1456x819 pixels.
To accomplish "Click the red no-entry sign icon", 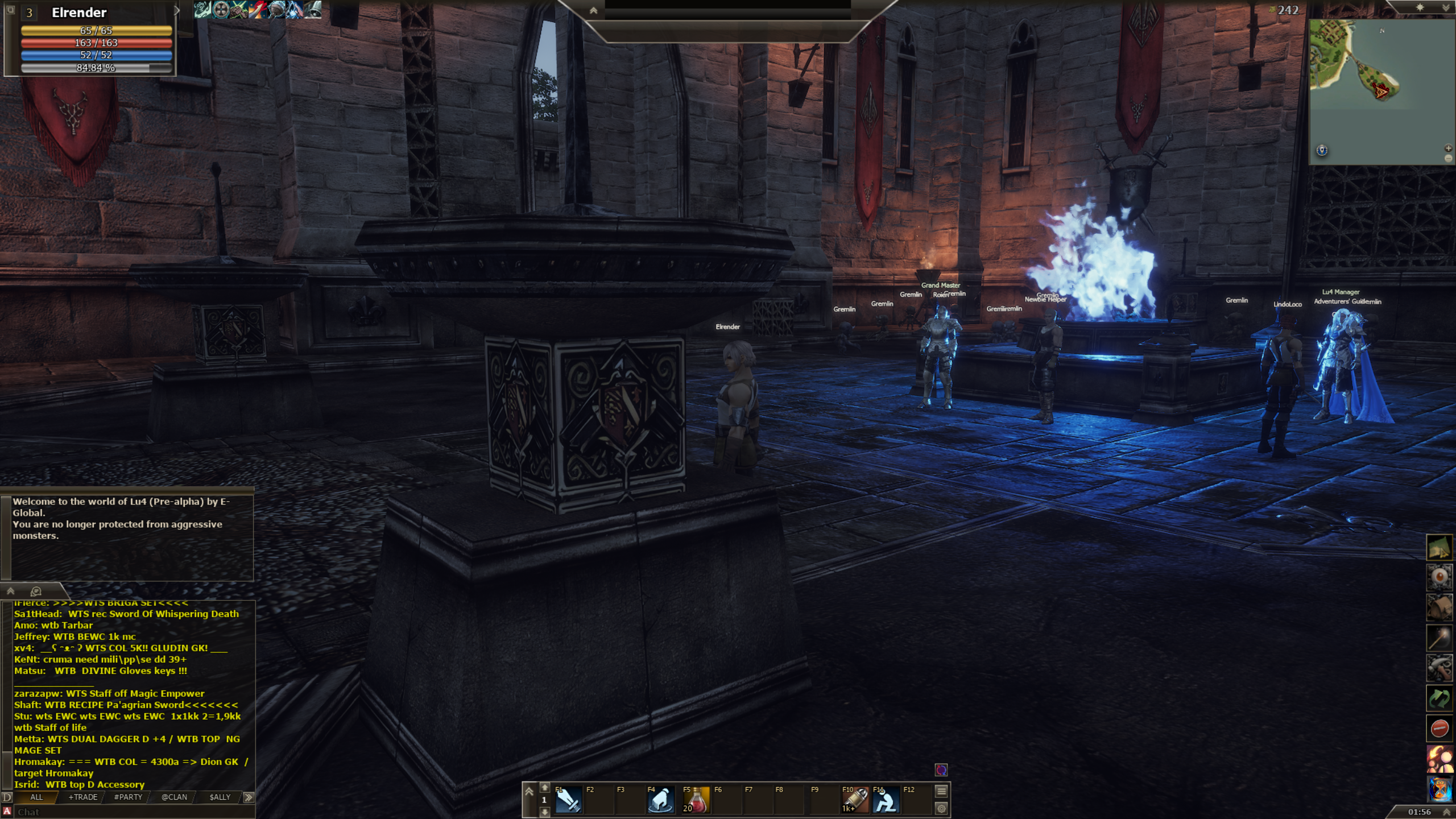I will click(x=1439, y=728).
